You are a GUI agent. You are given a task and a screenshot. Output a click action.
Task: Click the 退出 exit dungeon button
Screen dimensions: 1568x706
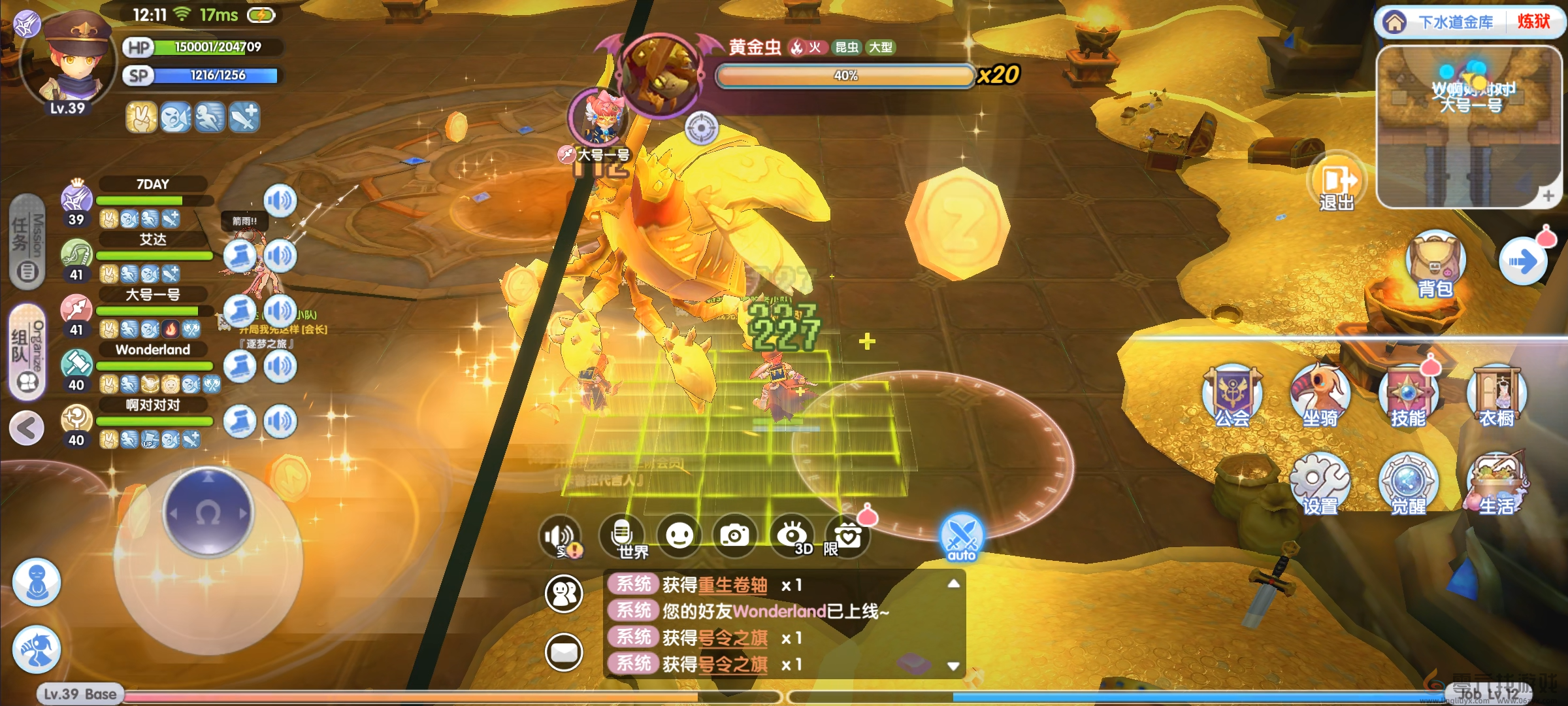[1337, 184]
